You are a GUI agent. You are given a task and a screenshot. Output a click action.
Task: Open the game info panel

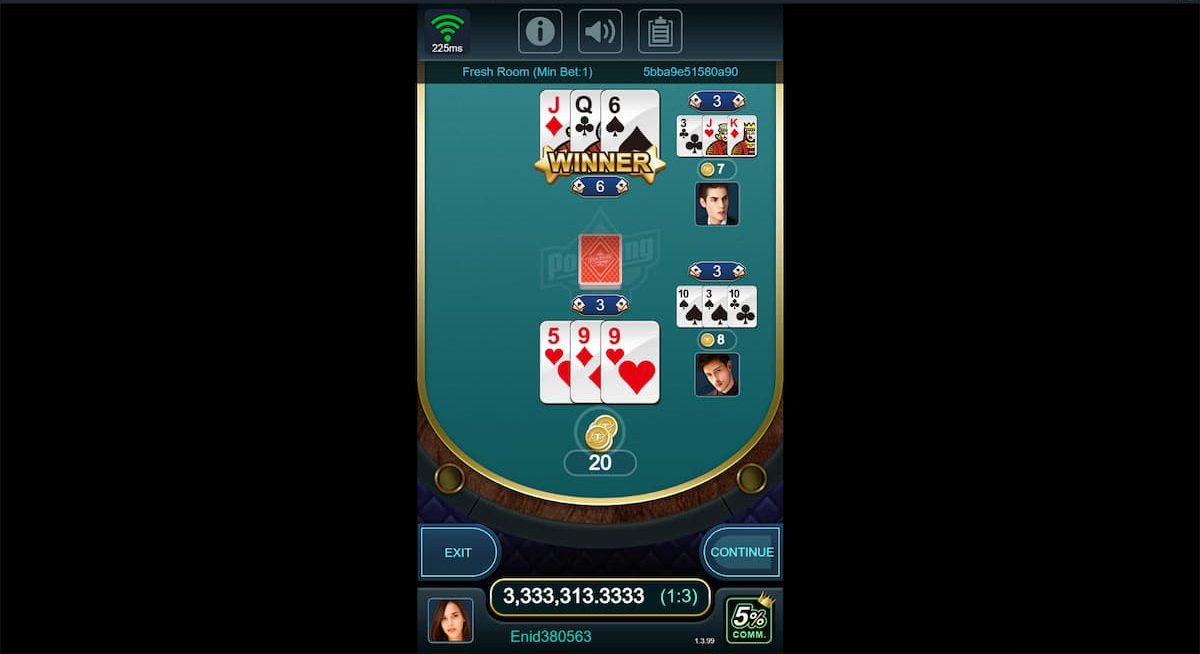pos(540,31)
